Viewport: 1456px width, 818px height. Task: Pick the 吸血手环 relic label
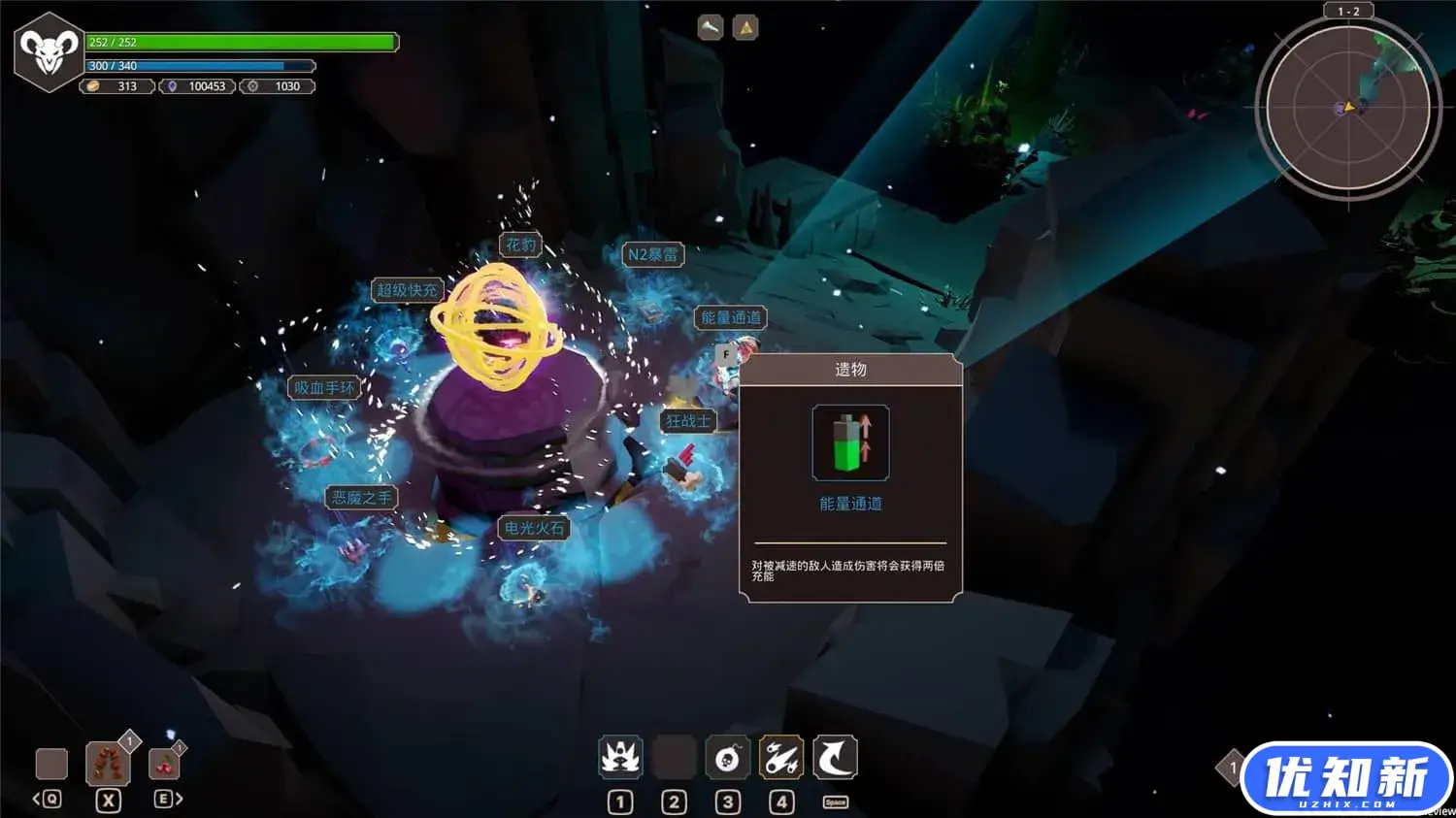coord(324,388)
